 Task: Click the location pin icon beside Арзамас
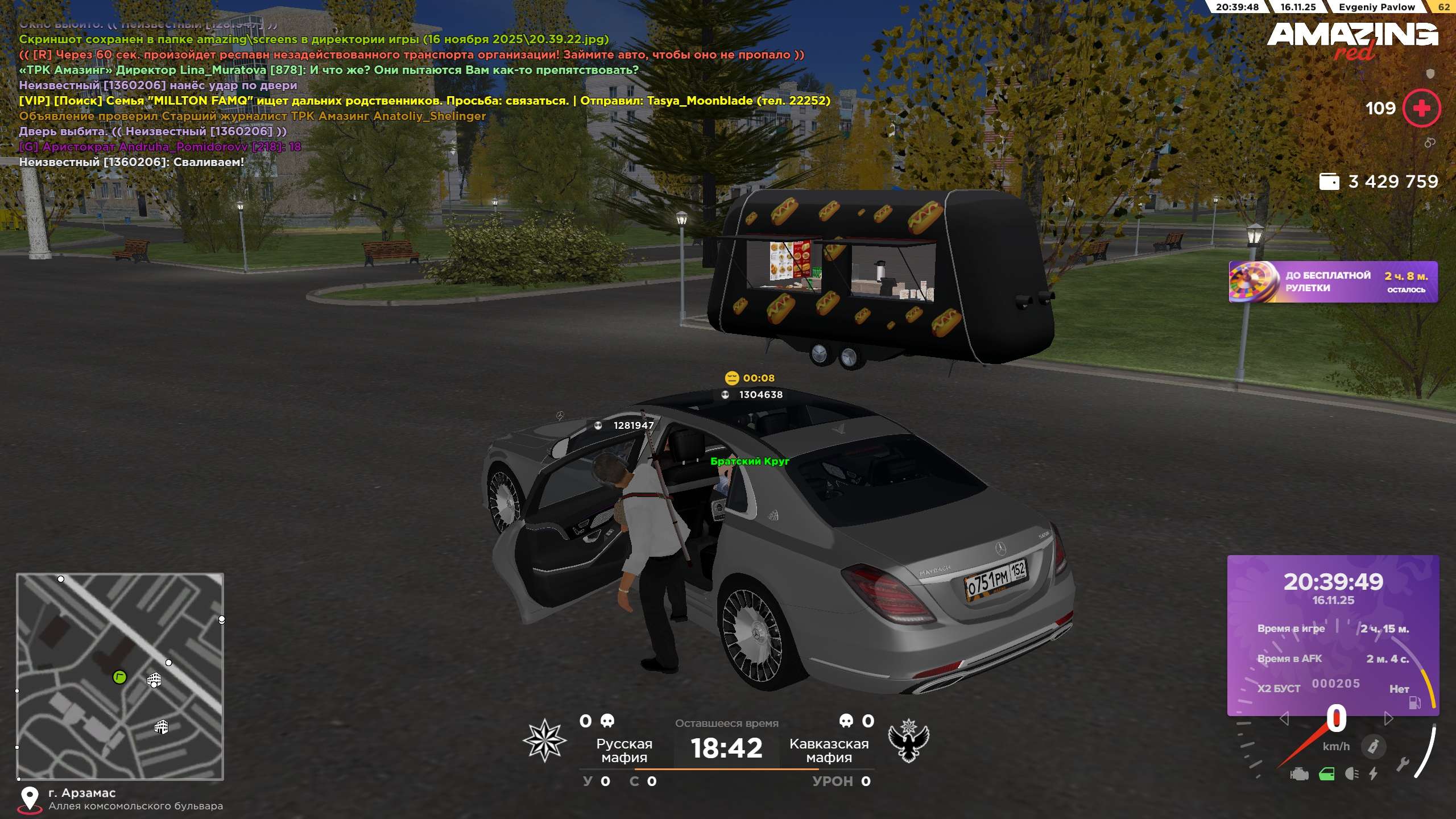[30, 799]
